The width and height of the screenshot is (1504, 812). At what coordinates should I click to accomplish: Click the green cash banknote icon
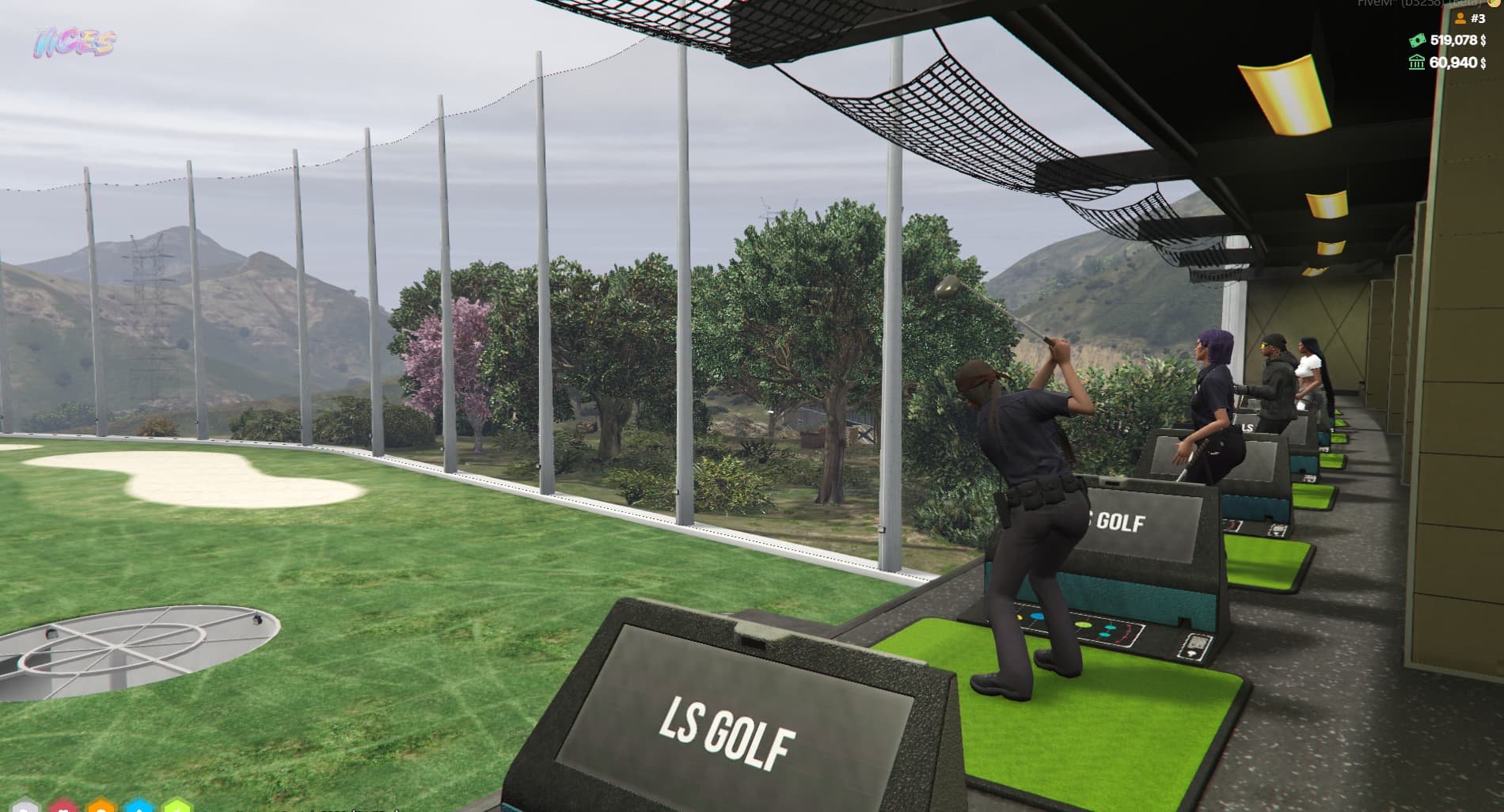[x=1417, y=40]
